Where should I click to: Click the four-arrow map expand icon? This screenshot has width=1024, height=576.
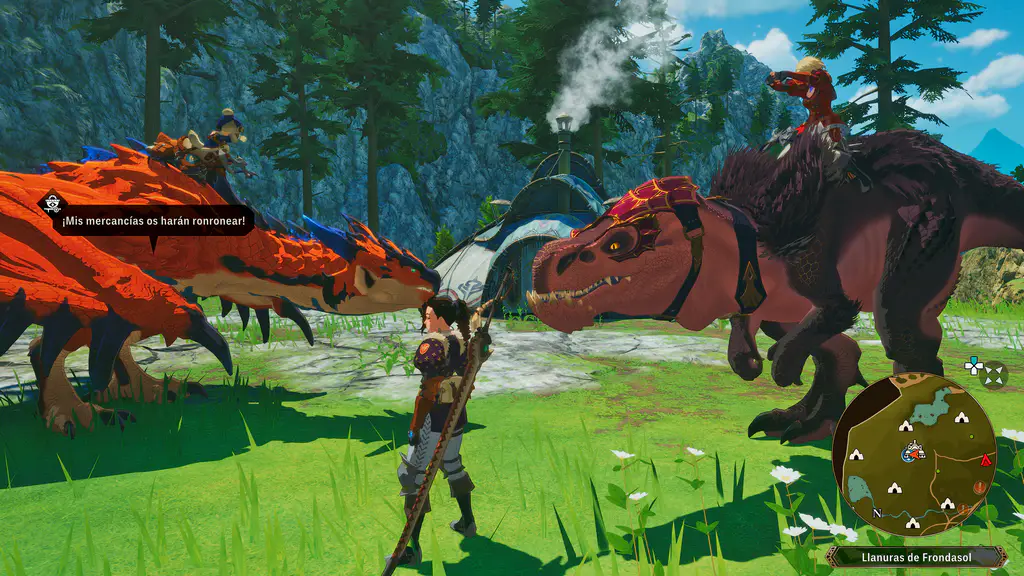pyautogui.click(x=993, y=374)
